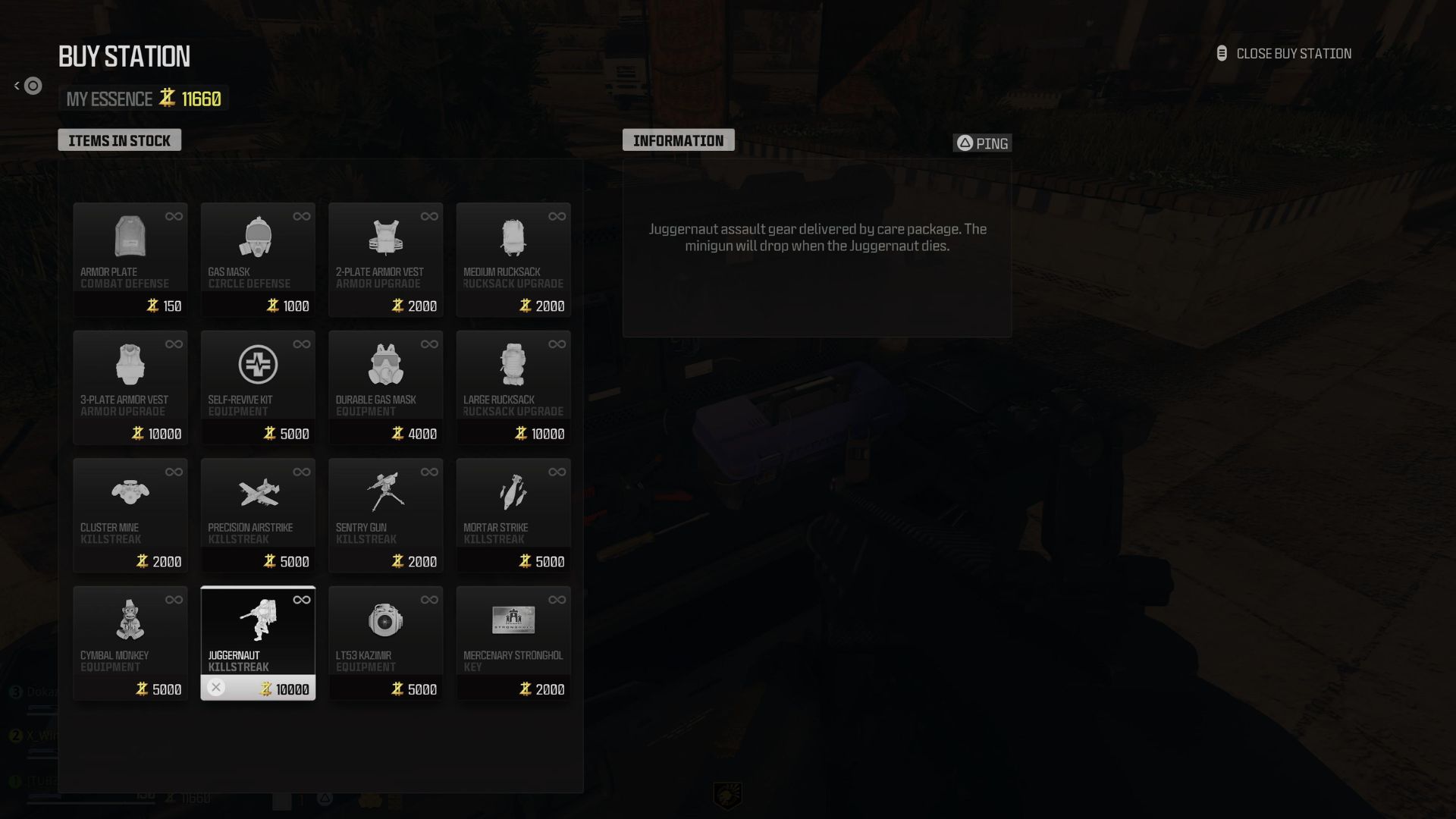Image resolution: width=1456 pixels, height=819 pixels.
Task: Select the Cluster Mine killstreak
Action: pyautogui.click(x=130, y=514)
